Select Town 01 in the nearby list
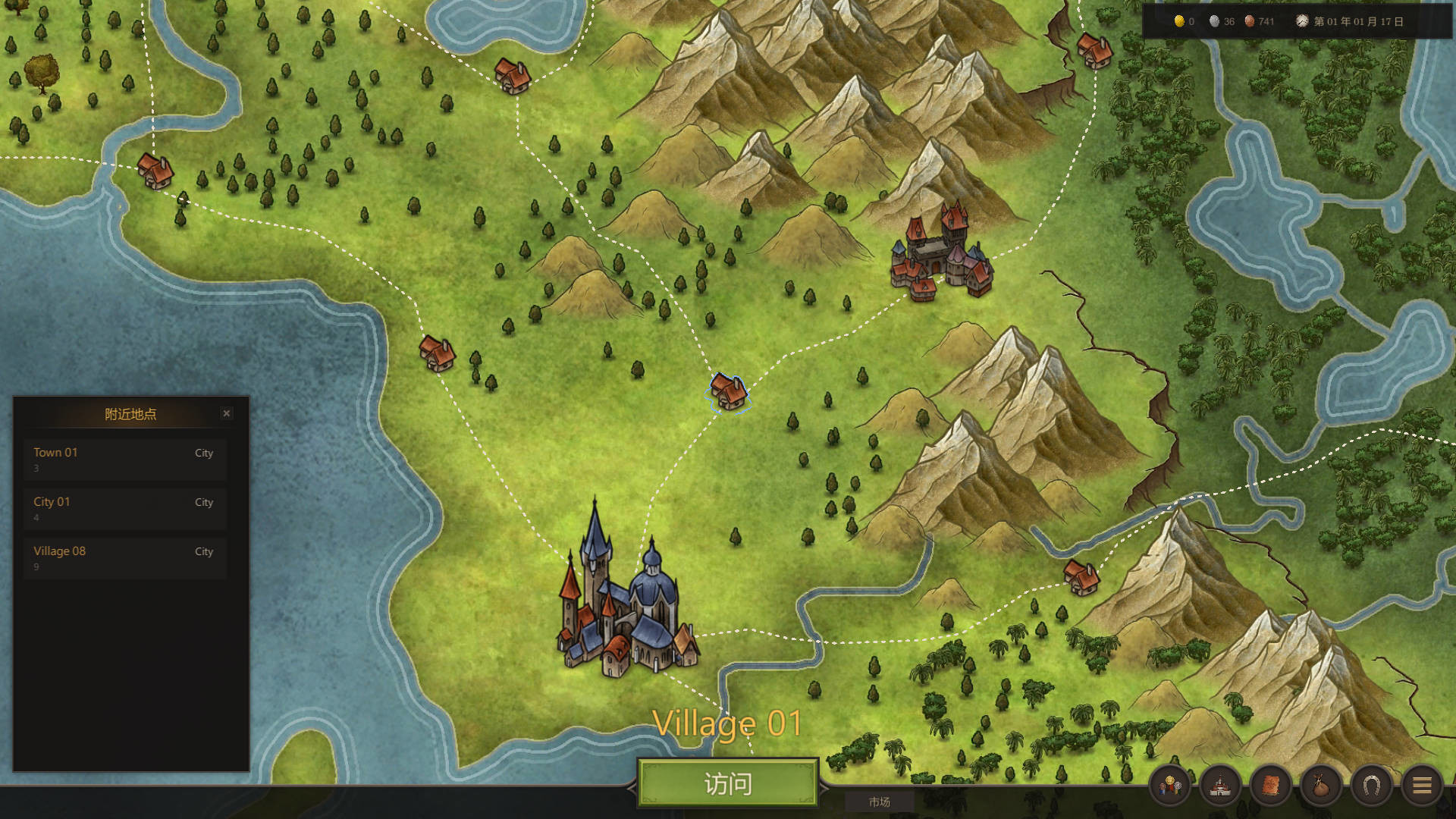 point(125,459)
